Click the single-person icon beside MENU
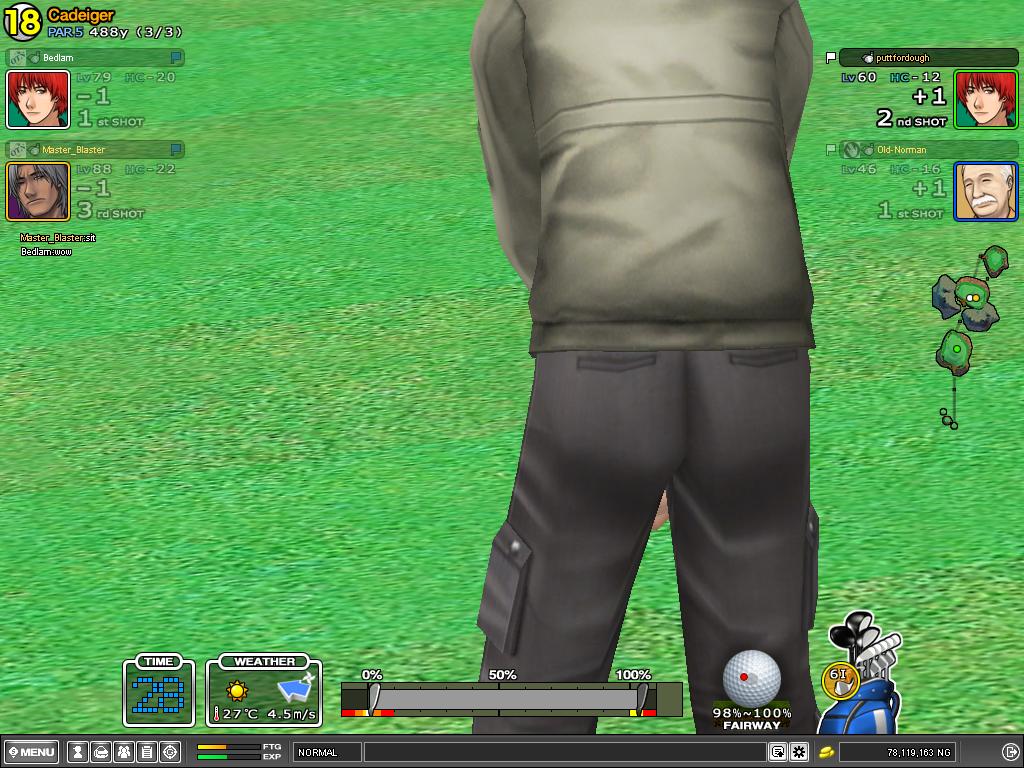The height and width of the screenshot is (768, 1024). pos(76,752)
